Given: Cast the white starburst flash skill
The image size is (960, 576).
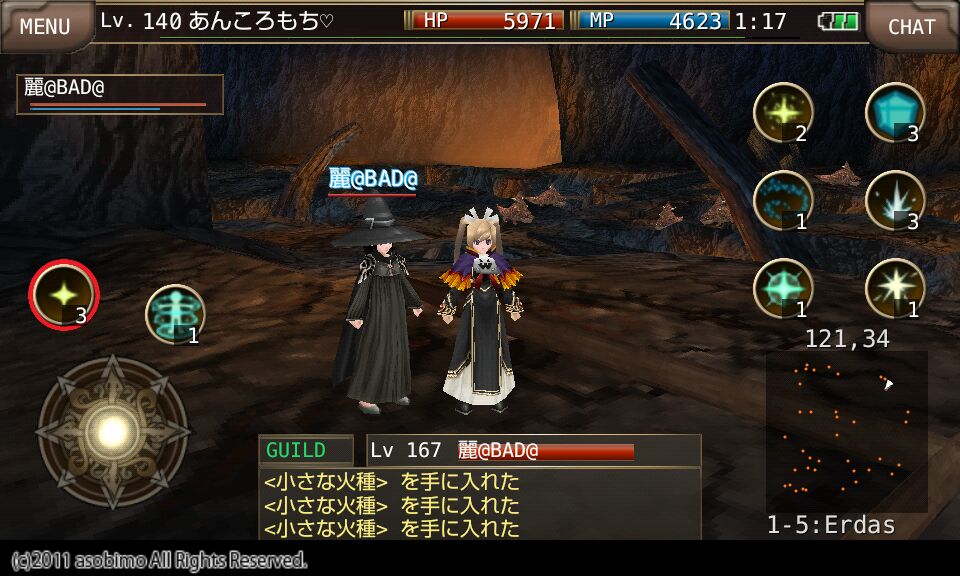Looking at the screenshot, I should click(894, 288).
